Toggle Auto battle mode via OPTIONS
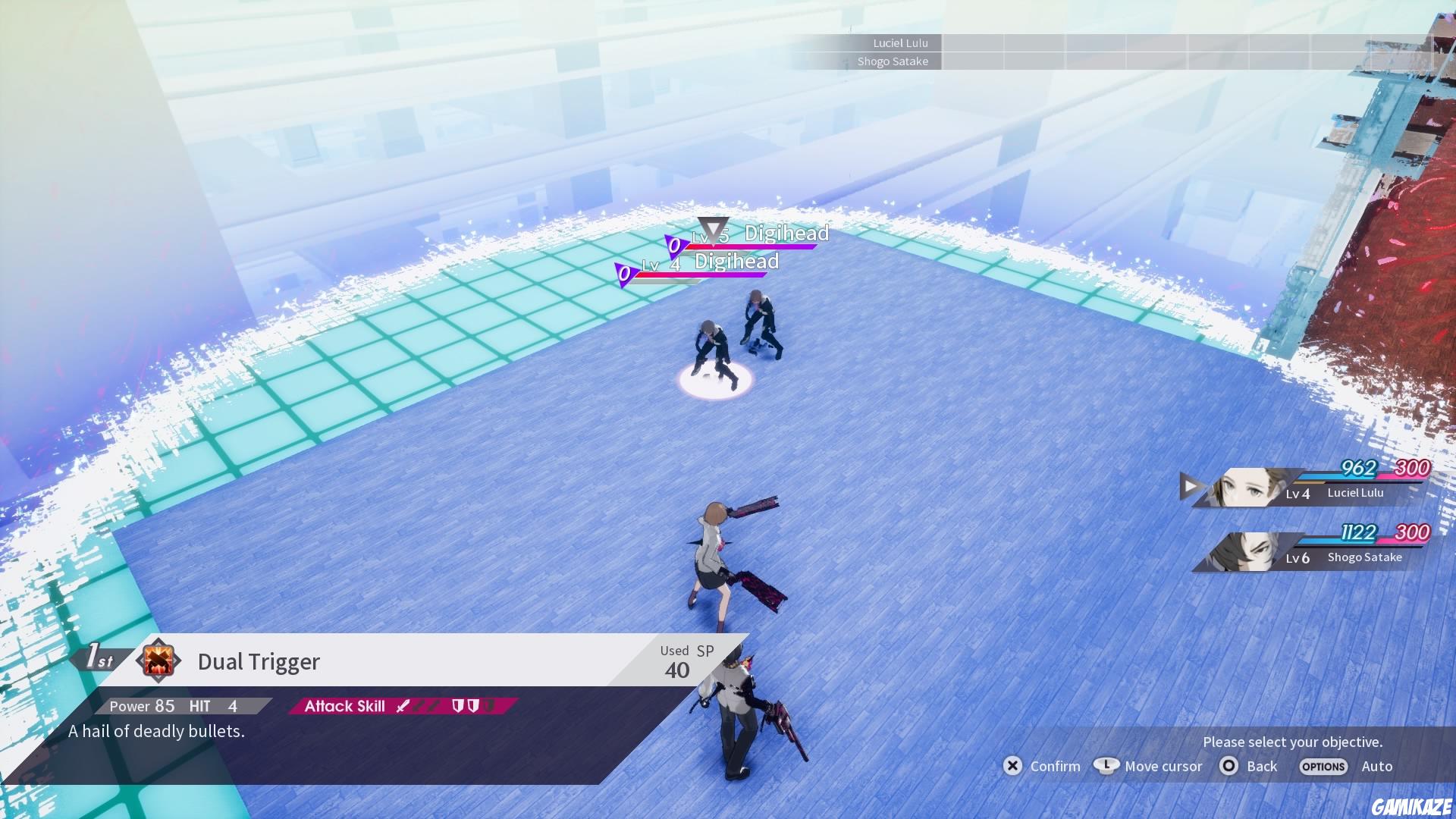The image size is (1456, 819). coord(1323,767)
